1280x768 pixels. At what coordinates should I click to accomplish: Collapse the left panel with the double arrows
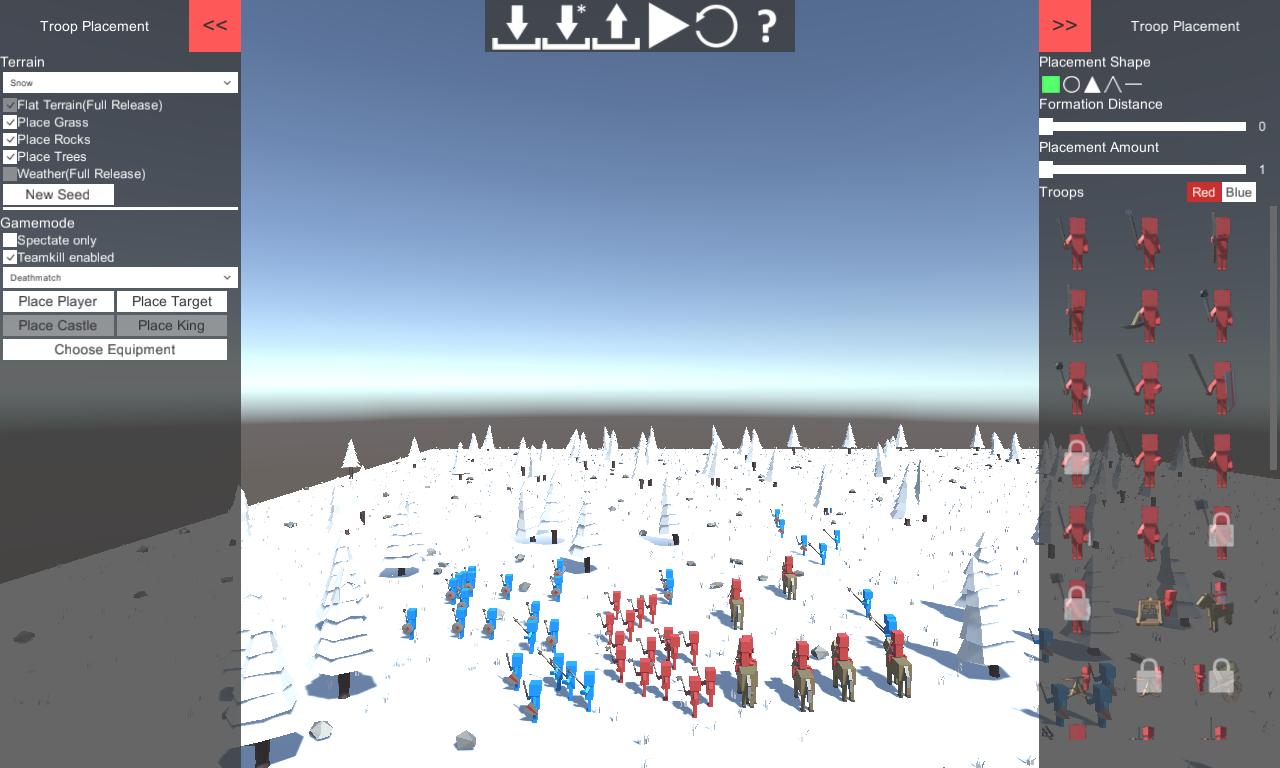[214, 25]
